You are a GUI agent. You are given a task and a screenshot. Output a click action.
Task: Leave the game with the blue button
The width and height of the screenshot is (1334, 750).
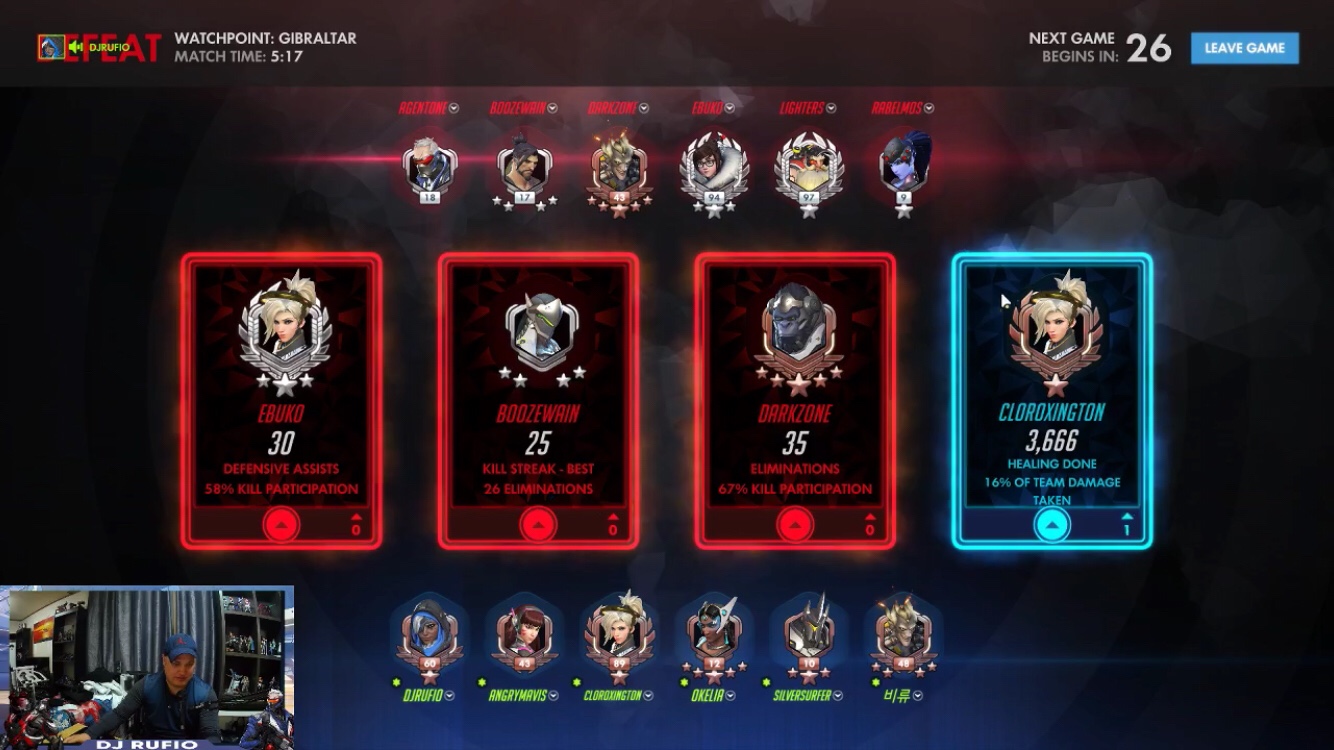(1244, 48)
